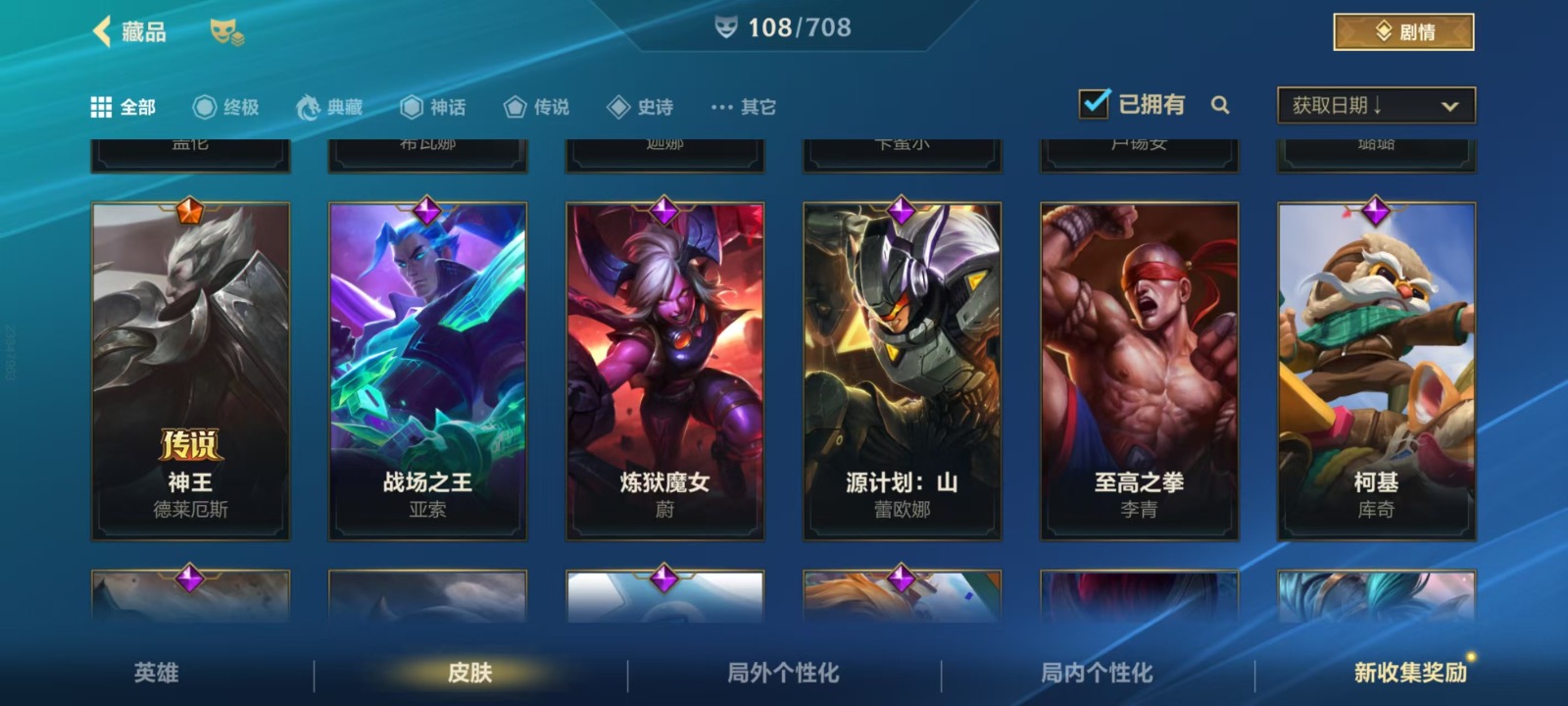Open the 炼狱魔女 蔚 skin card

click(664, 371)
